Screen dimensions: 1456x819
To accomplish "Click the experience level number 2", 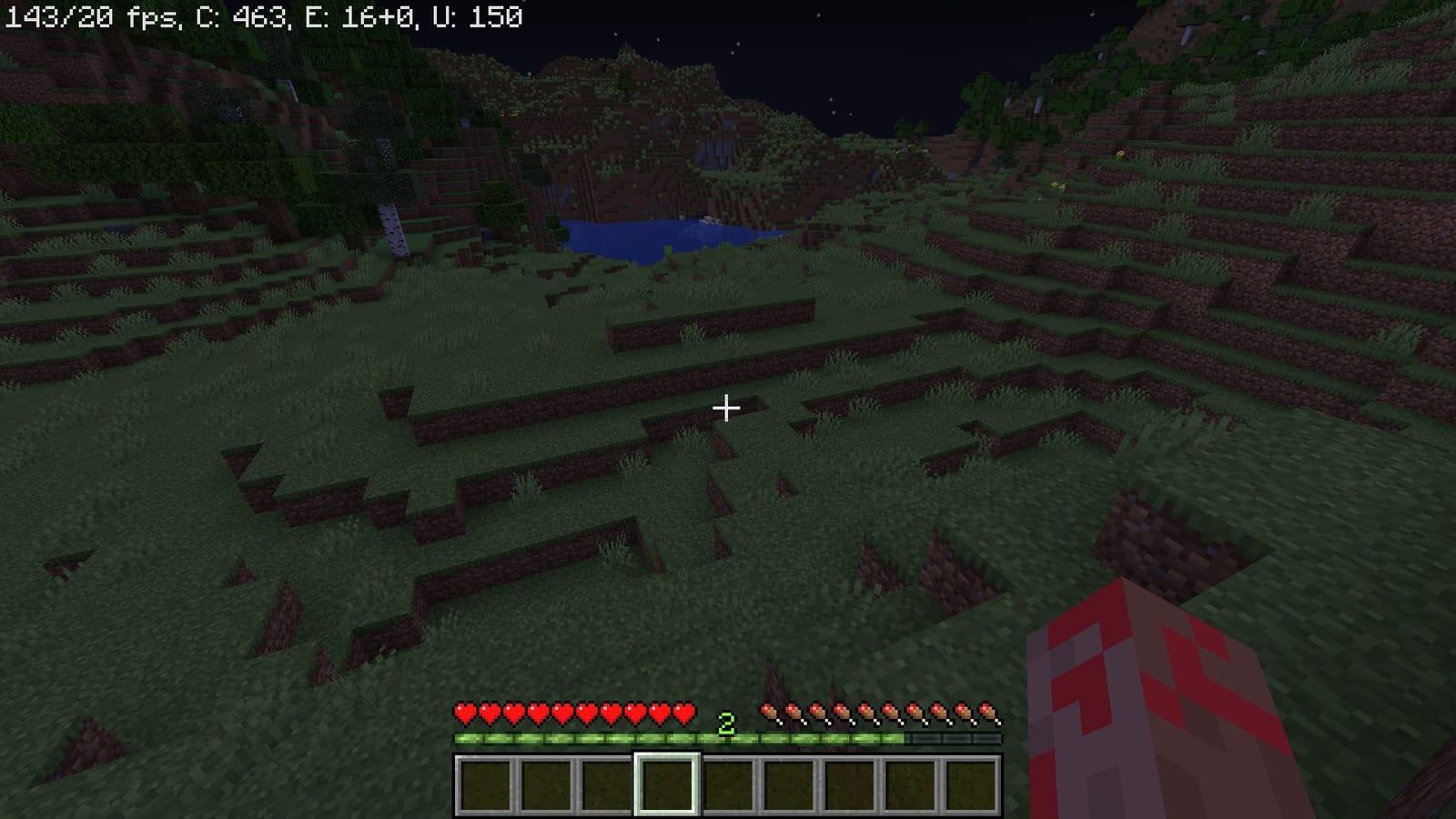I will click(725, 725).
